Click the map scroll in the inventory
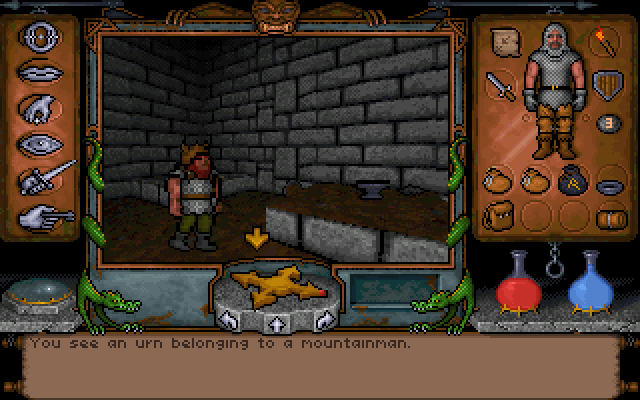This screenshot has height=400, width=640. point(504,42)
